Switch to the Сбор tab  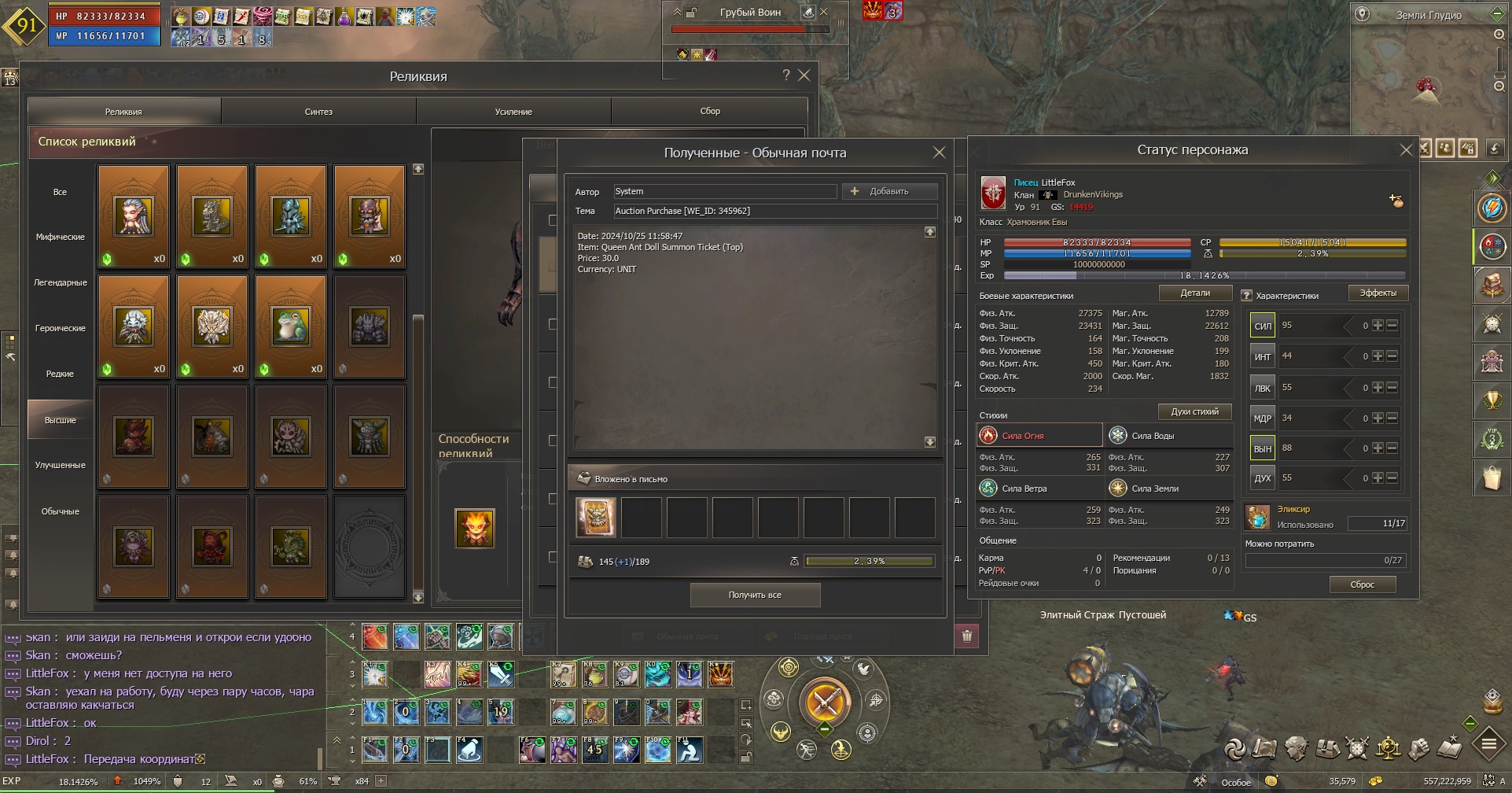point(710,112)
